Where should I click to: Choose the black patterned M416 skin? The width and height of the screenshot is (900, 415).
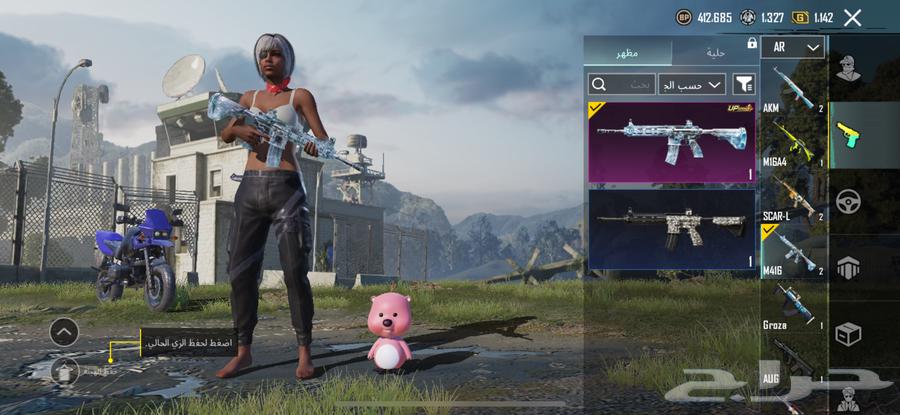pyautogui.click(x=672, y=229)
